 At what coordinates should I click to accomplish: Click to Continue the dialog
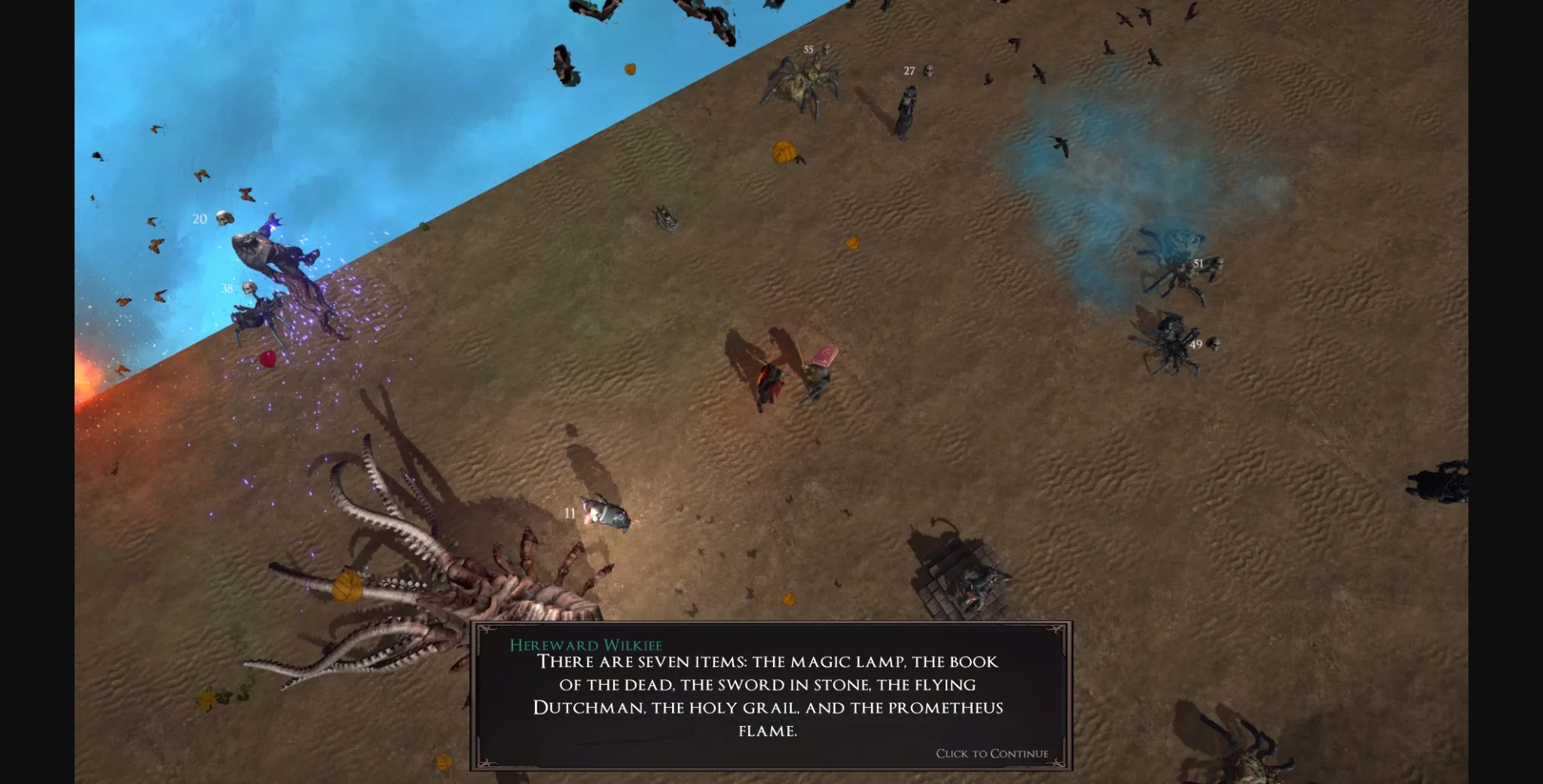[991, 754]
